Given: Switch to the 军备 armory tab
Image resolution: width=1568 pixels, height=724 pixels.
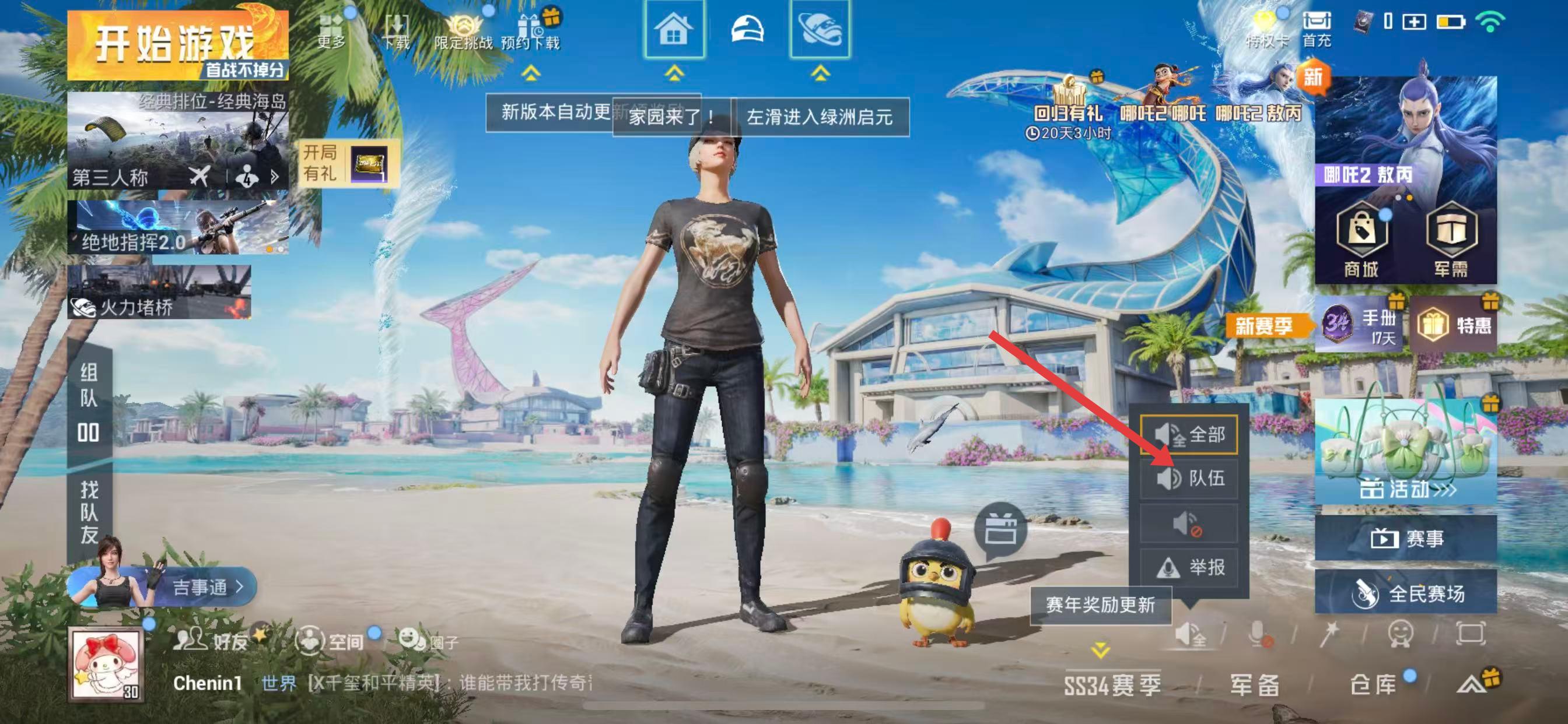Looking at the screenshot, I should [1254, 684].
